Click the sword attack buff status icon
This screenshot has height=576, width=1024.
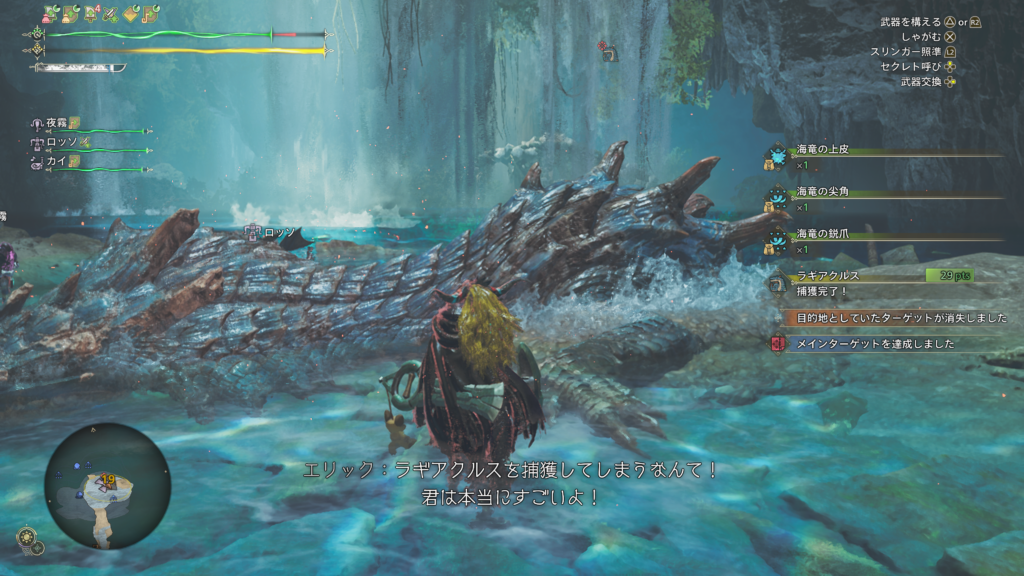point(109,15)
